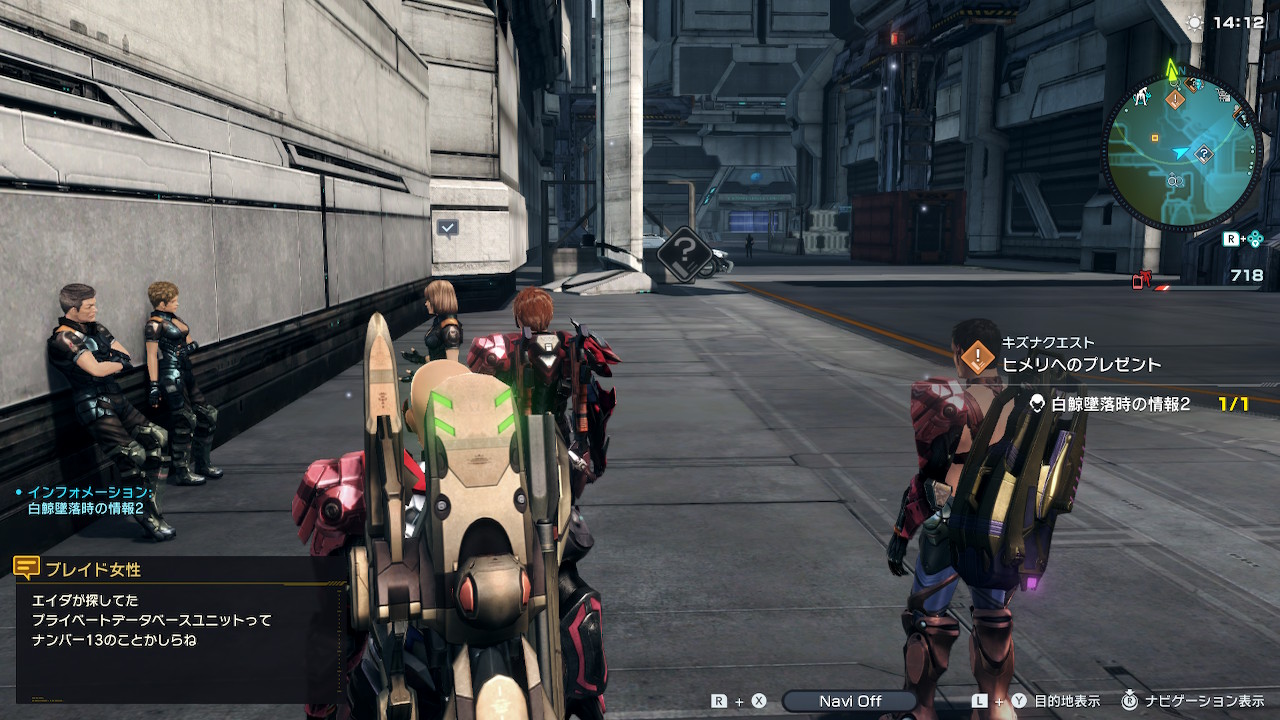Select the floating question mark waypoint marker
The width and height of the screenshot is (1280, 720).
[684, 252]
